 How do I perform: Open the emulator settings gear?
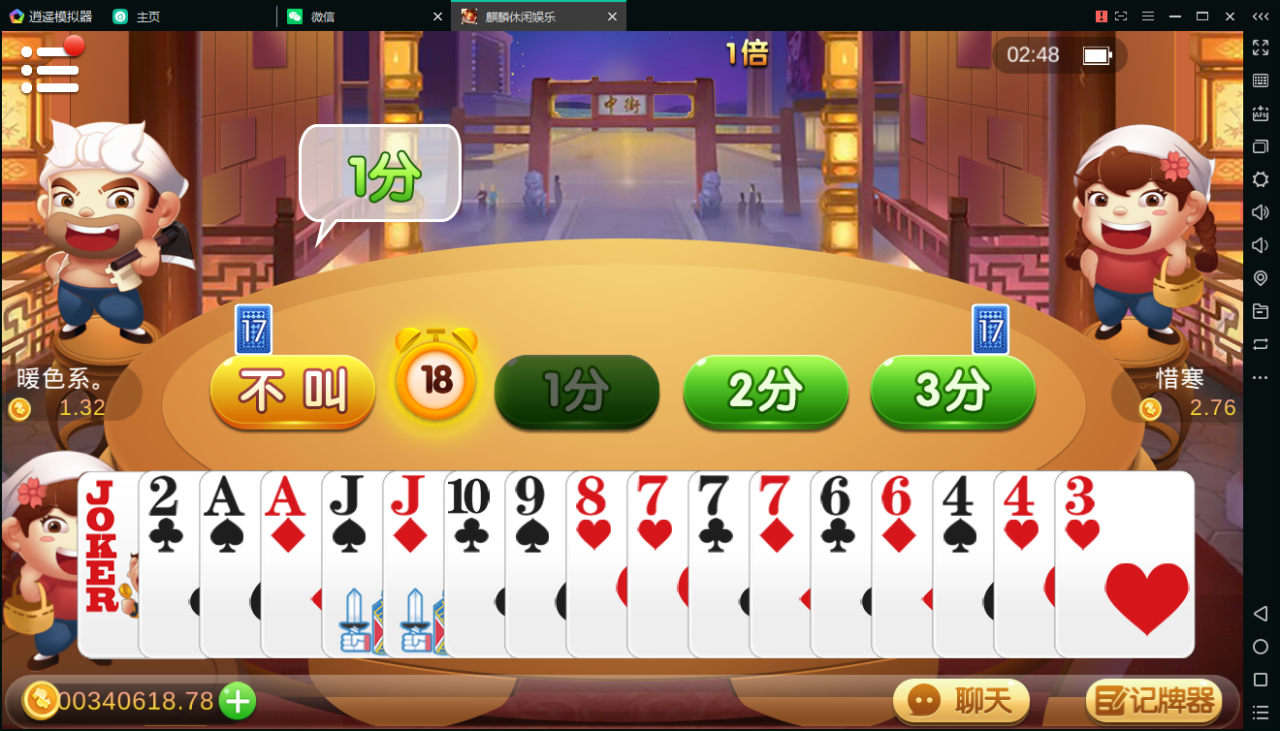point(1260,180)
